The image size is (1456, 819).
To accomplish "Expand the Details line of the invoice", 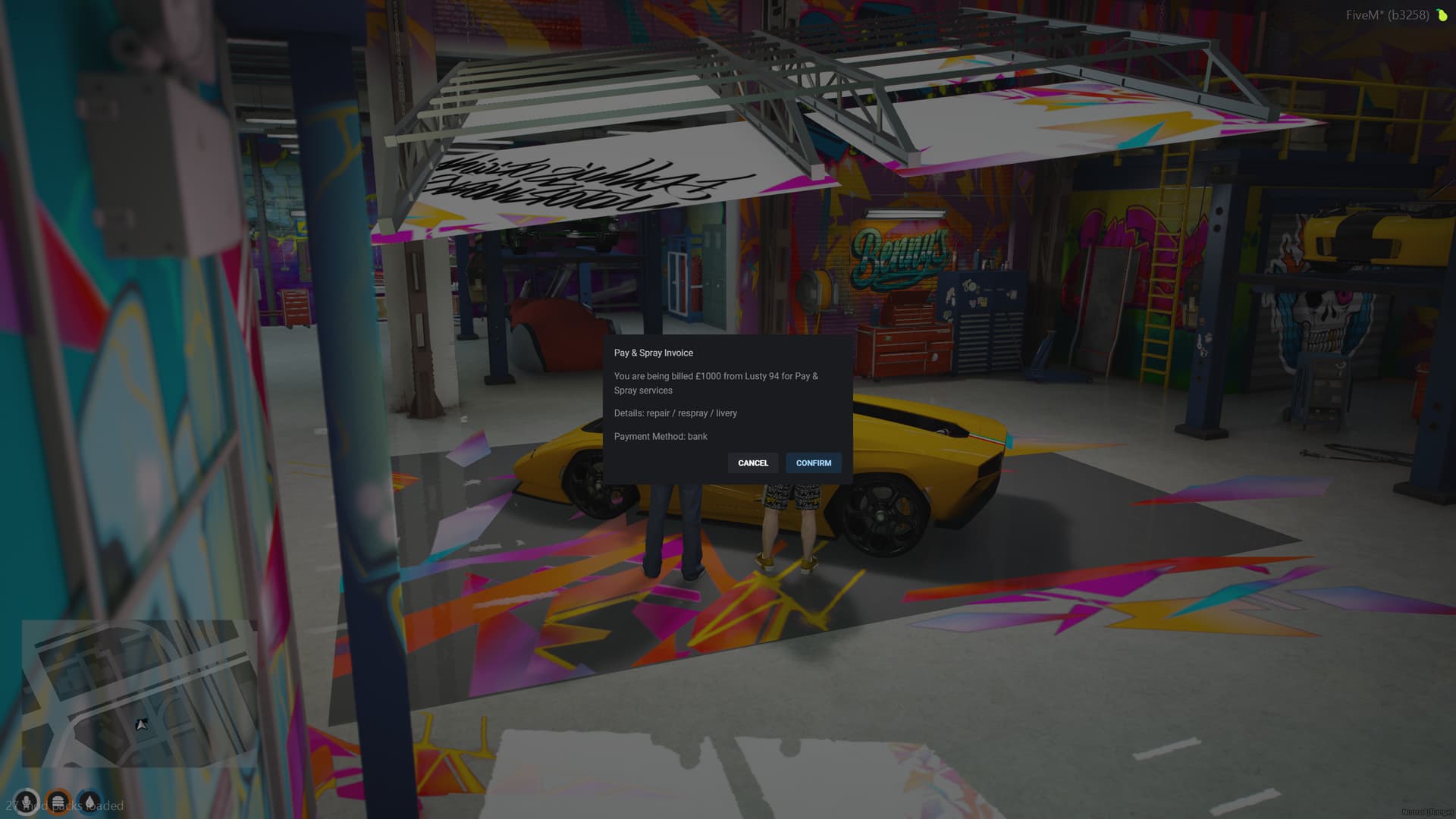I will pos(675,413).
